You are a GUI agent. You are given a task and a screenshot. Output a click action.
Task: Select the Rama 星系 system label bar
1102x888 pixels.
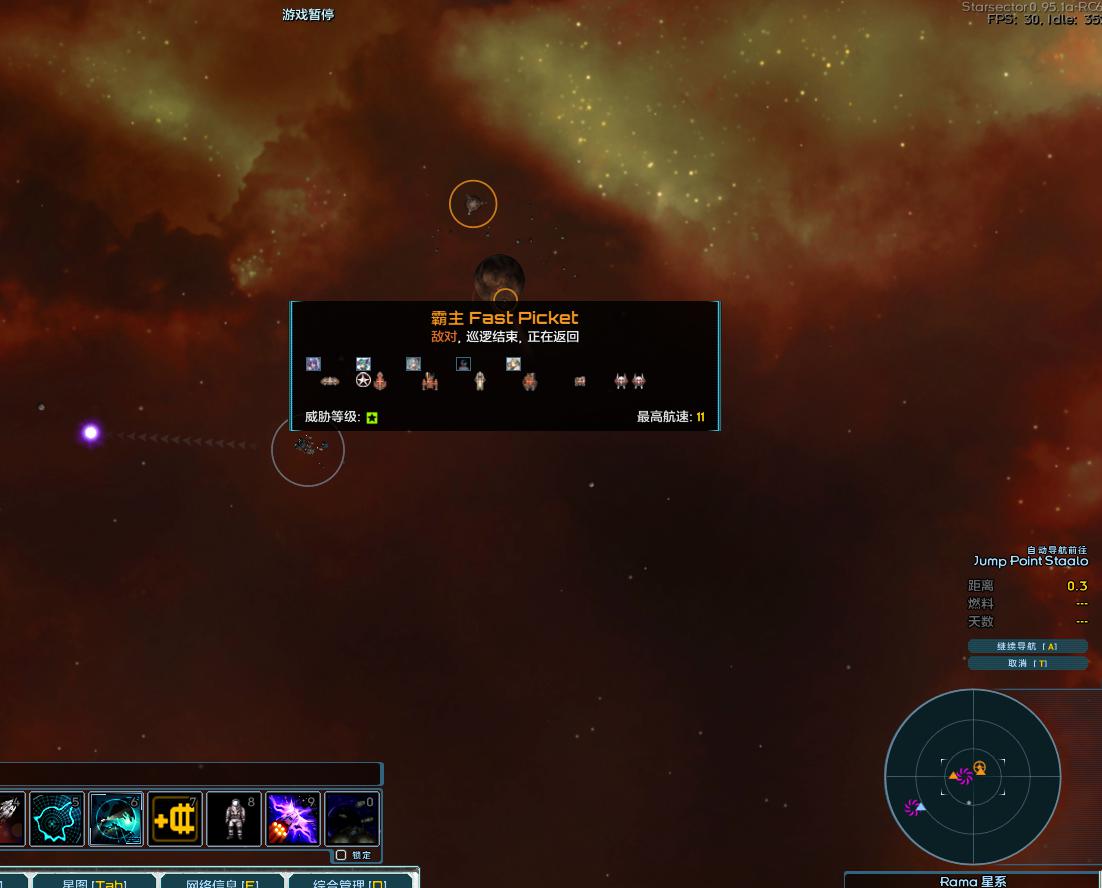pos(972,881)
